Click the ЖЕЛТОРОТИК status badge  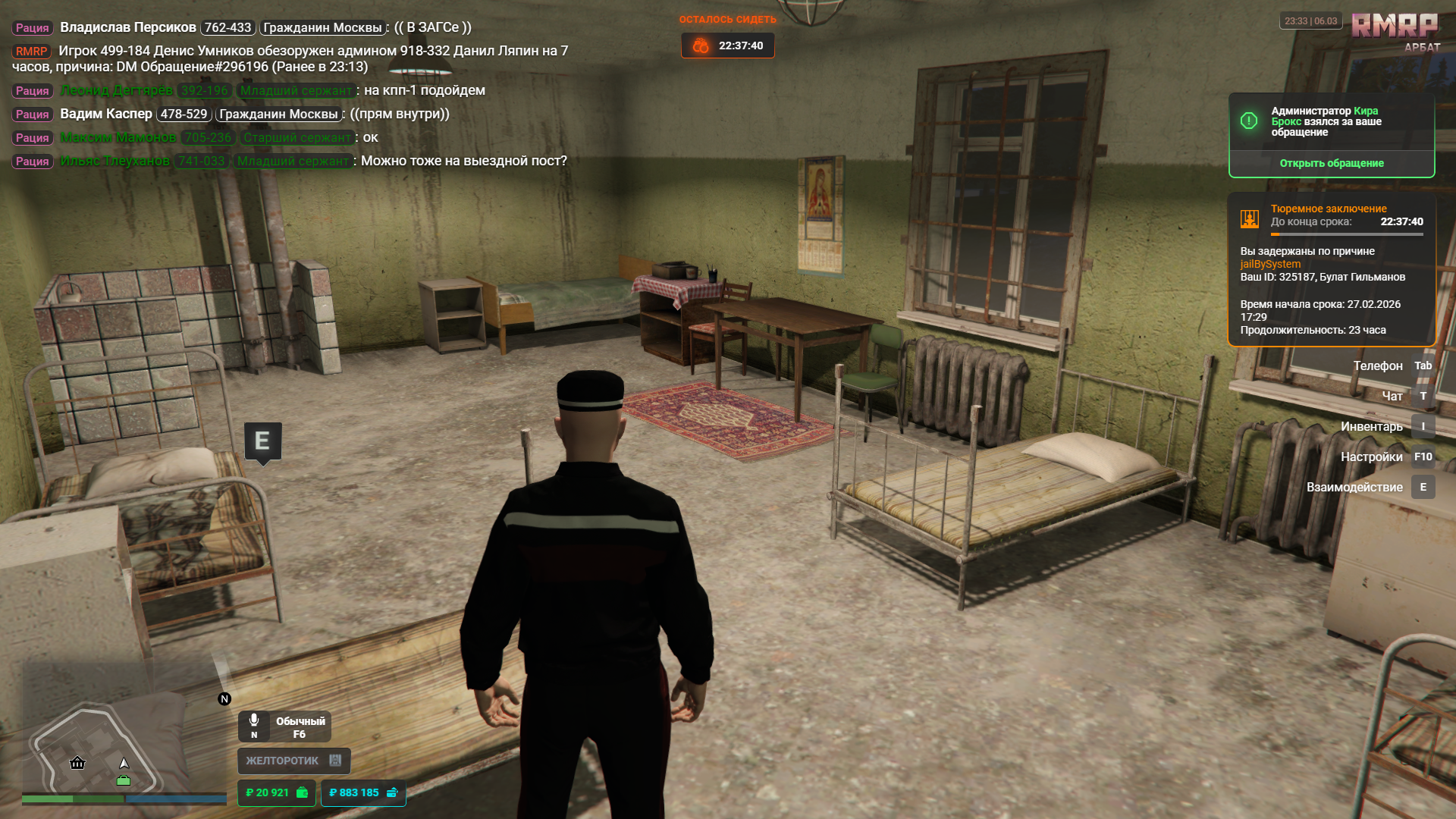click(x=293, y=761)
